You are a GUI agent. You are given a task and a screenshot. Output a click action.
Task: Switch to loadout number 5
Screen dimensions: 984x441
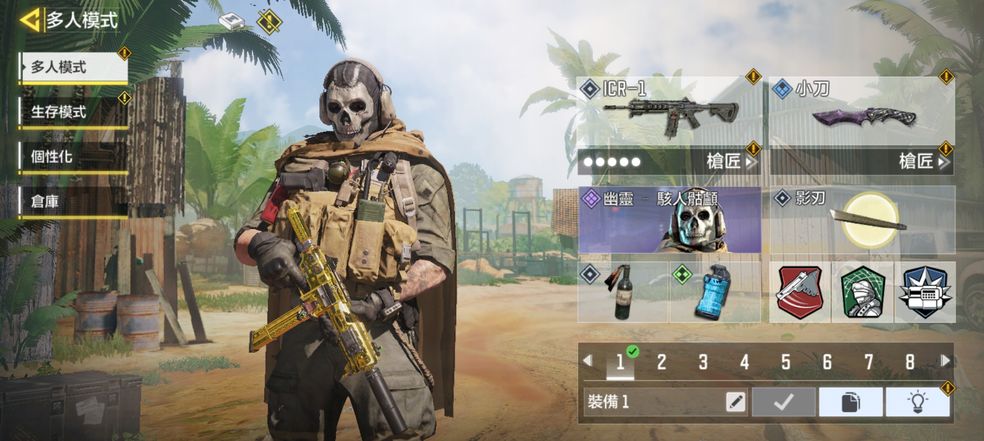[785, 362]
